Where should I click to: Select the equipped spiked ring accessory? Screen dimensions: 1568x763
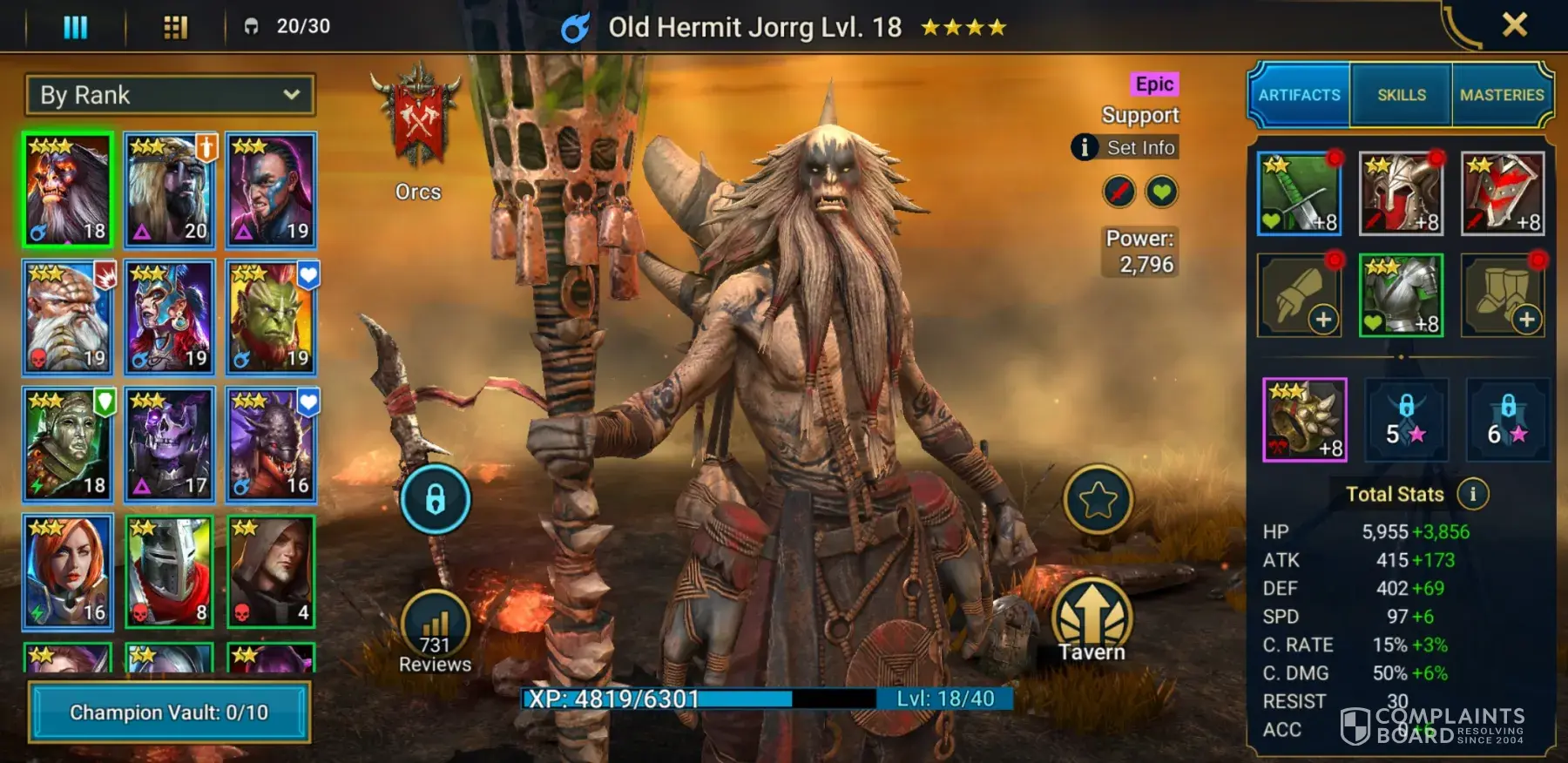(x=1305, y=420)
